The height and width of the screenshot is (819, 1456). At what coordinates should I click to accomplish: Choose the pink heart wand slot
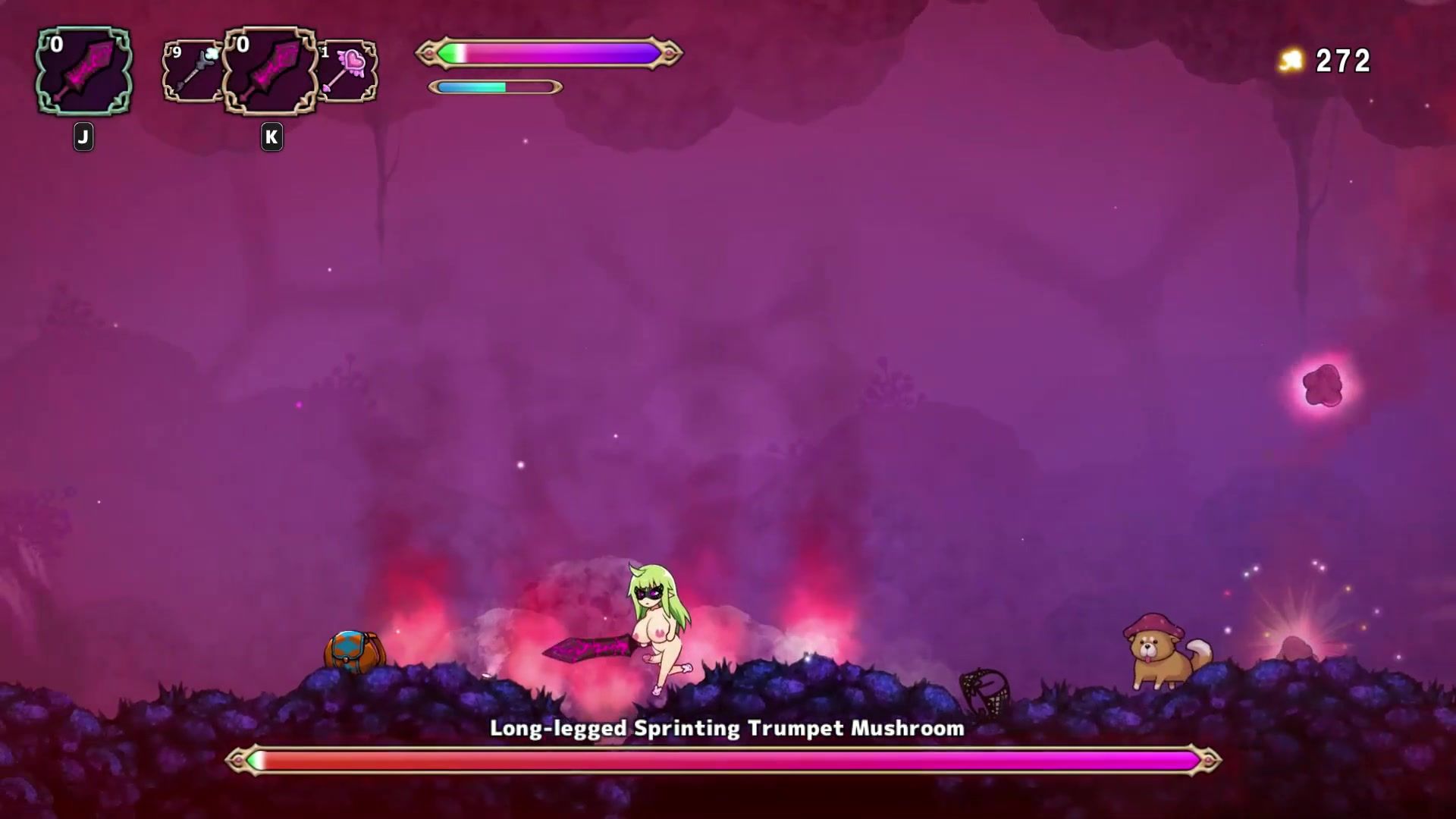(347, 72)
